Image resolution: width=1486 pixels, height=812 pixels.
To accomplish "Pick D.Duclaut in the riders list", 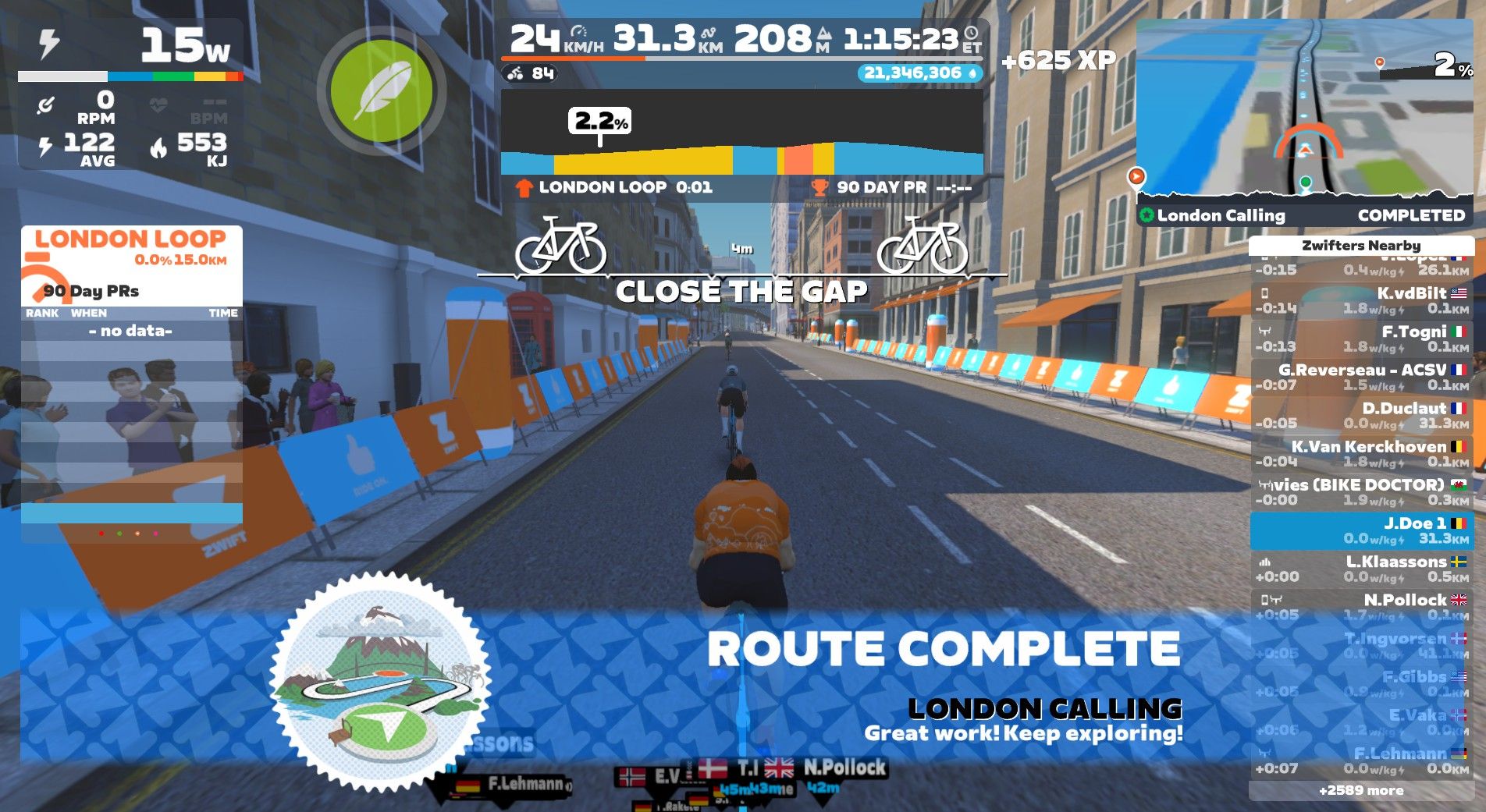I will (1361, 415).
